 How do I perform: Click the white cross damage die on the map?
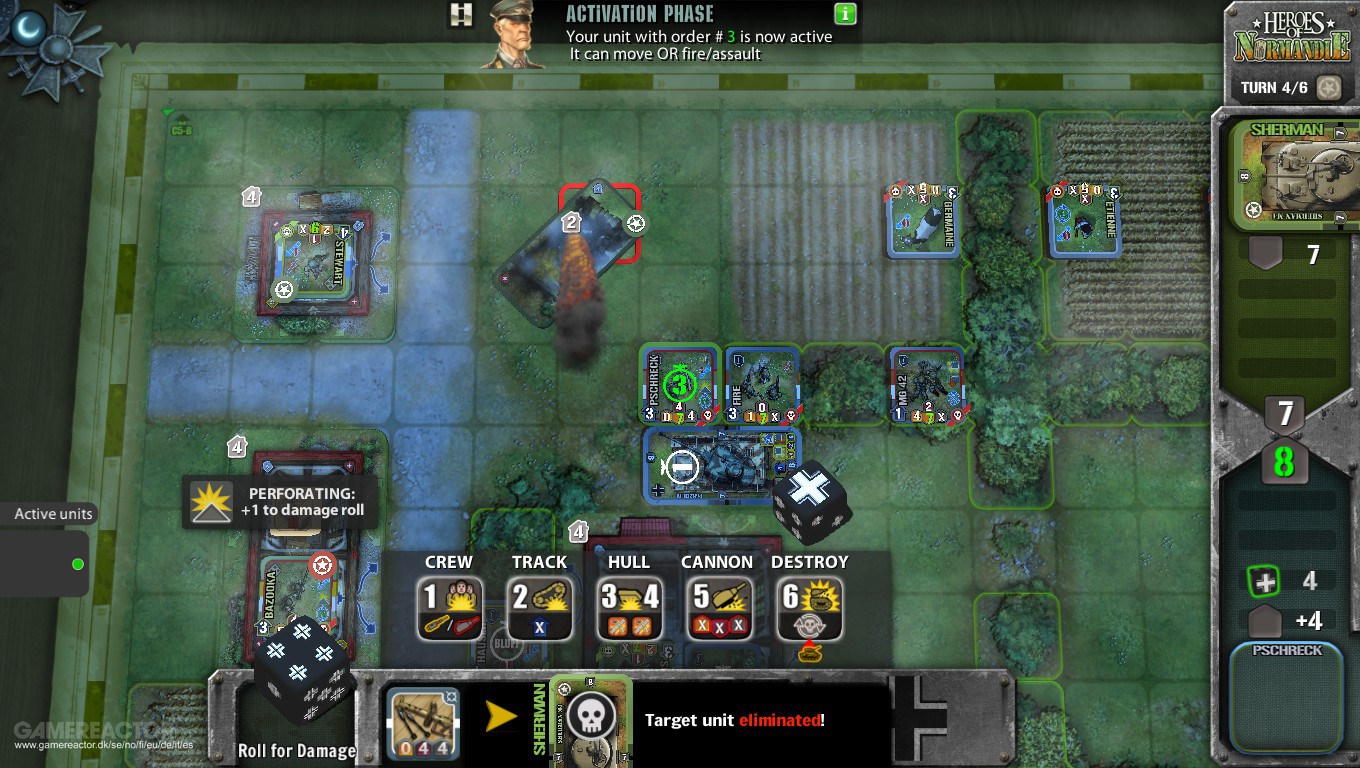pos(812,494)
